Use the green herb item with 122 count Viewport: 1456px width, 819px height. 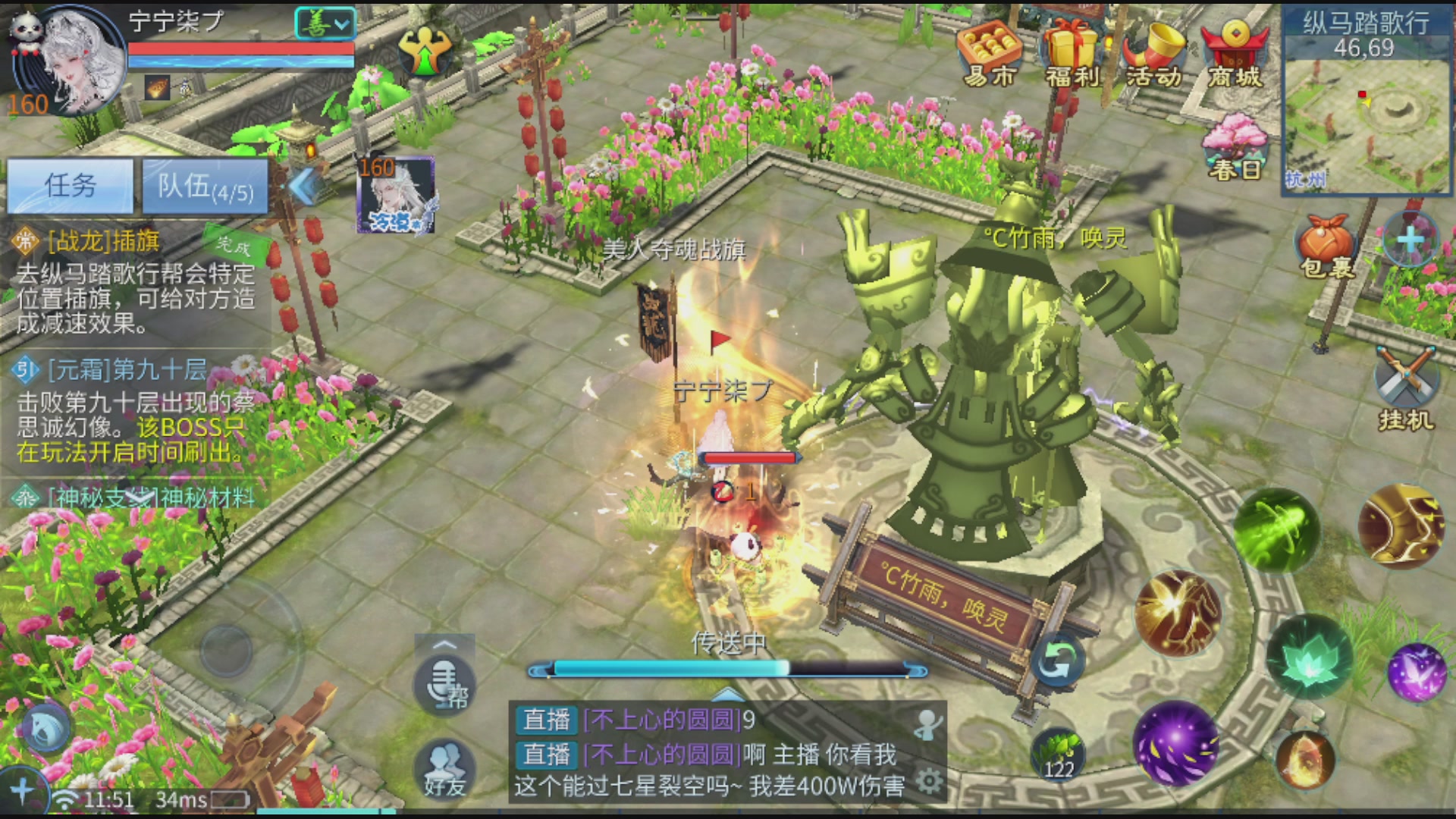1058,755
